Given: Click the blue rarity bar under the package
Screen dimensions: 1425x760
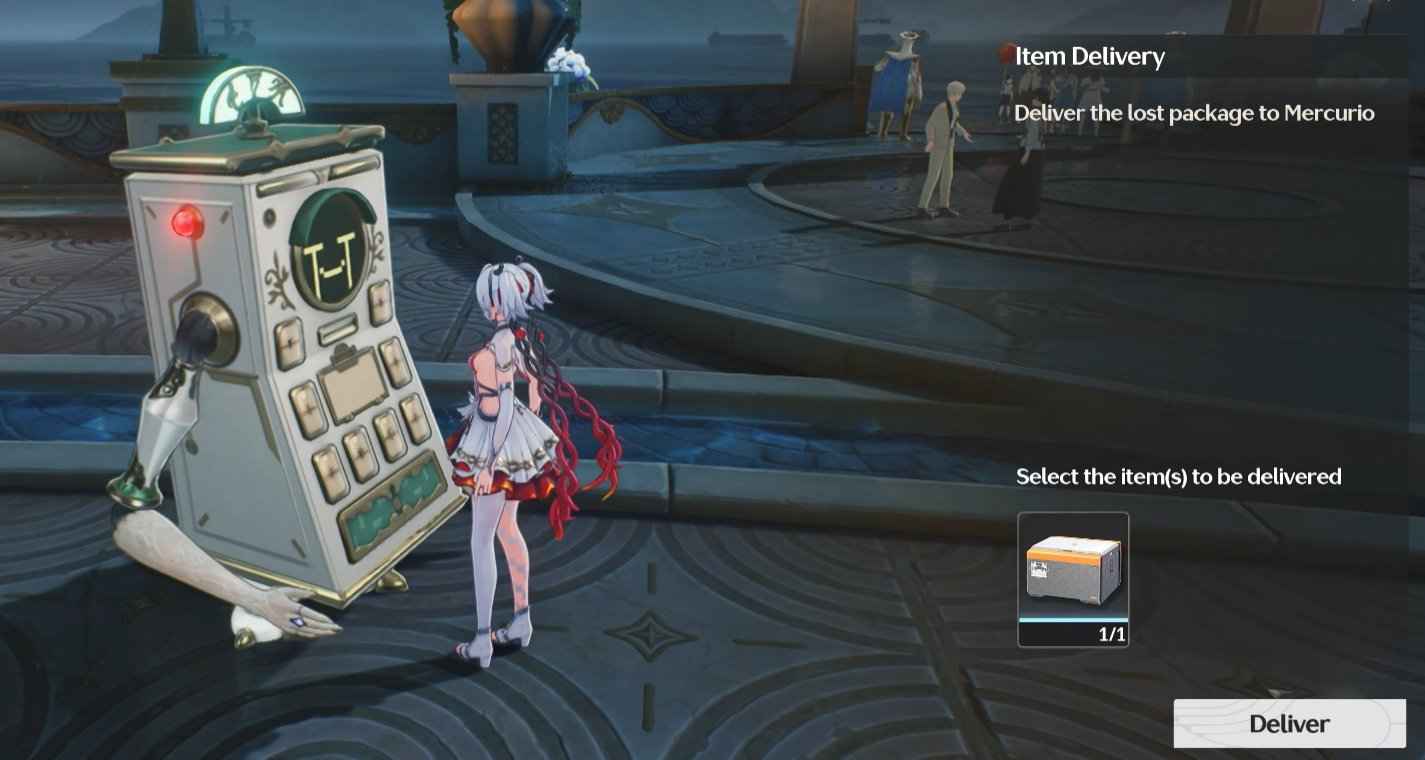Looking at the screenshot, I should pos(1073,622).
